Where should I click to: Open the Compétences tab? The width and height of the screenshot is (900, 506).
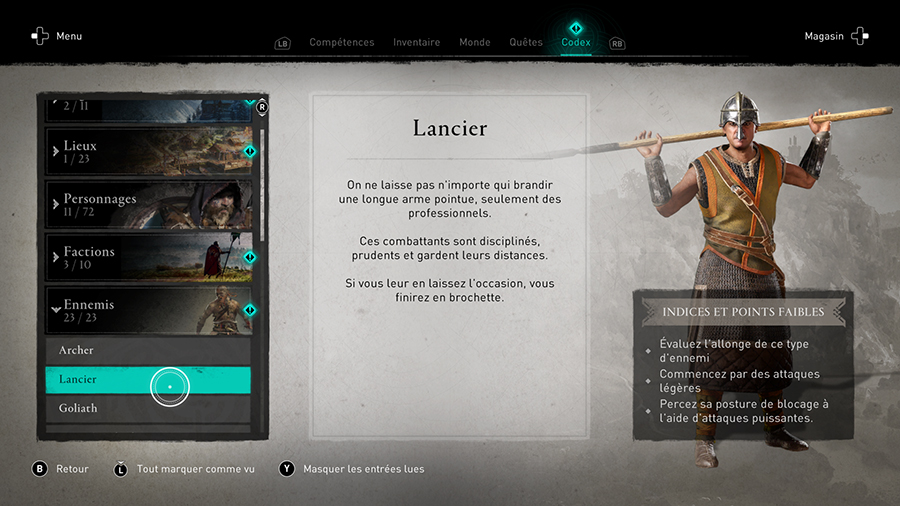coord(341,42)
